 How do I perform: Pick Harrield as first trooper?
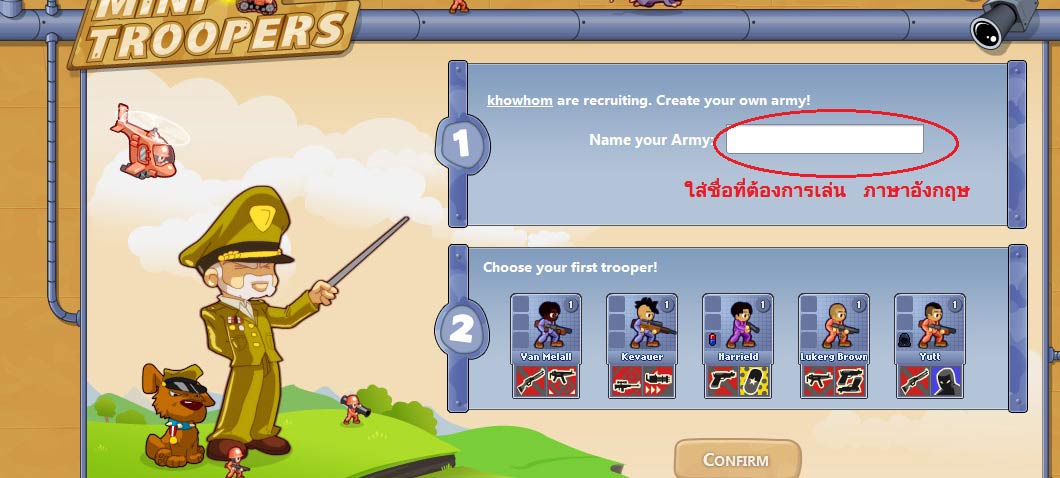pos(737,345)
